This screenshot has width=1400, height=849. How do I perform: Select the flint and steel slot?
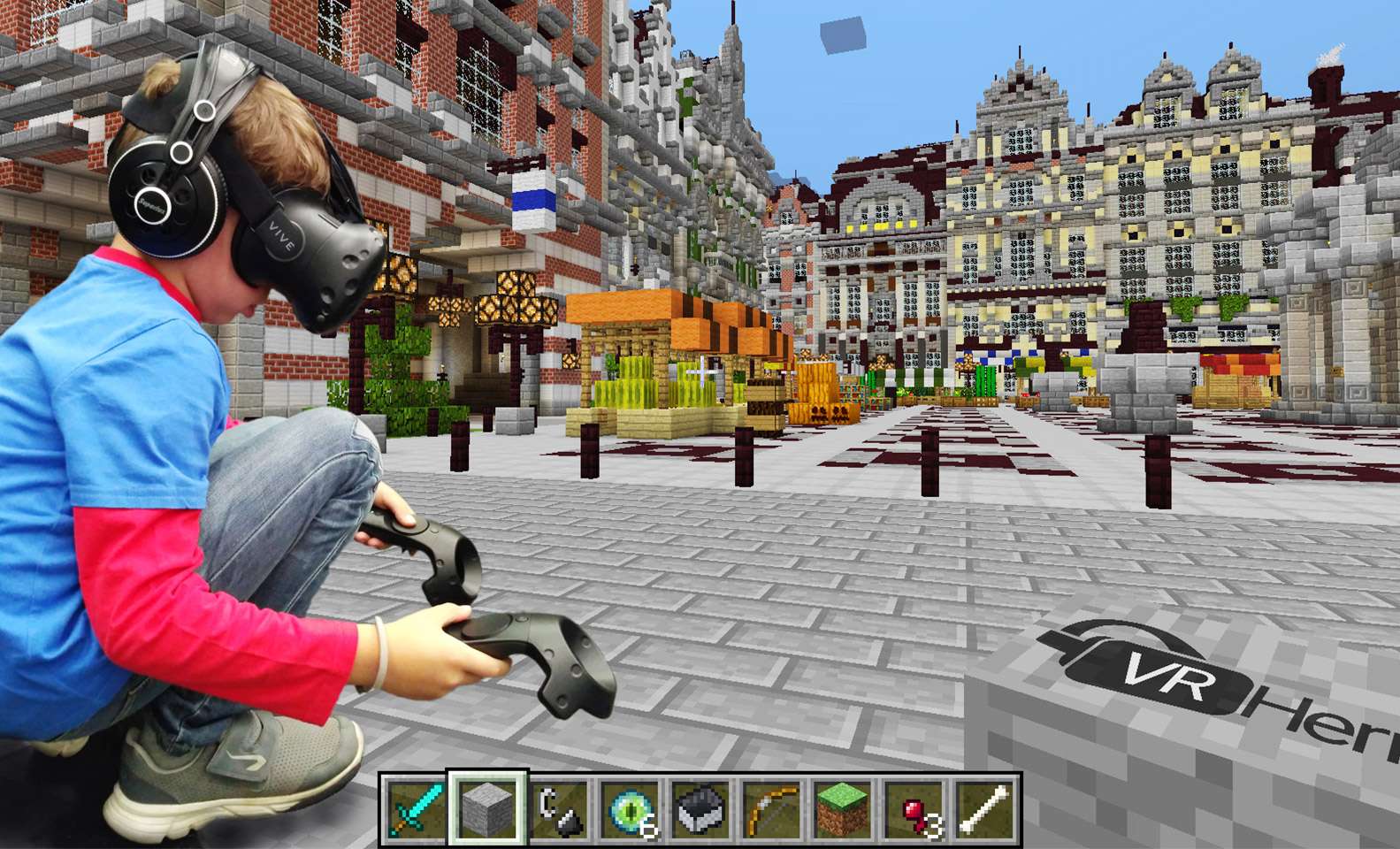[559, 809]
